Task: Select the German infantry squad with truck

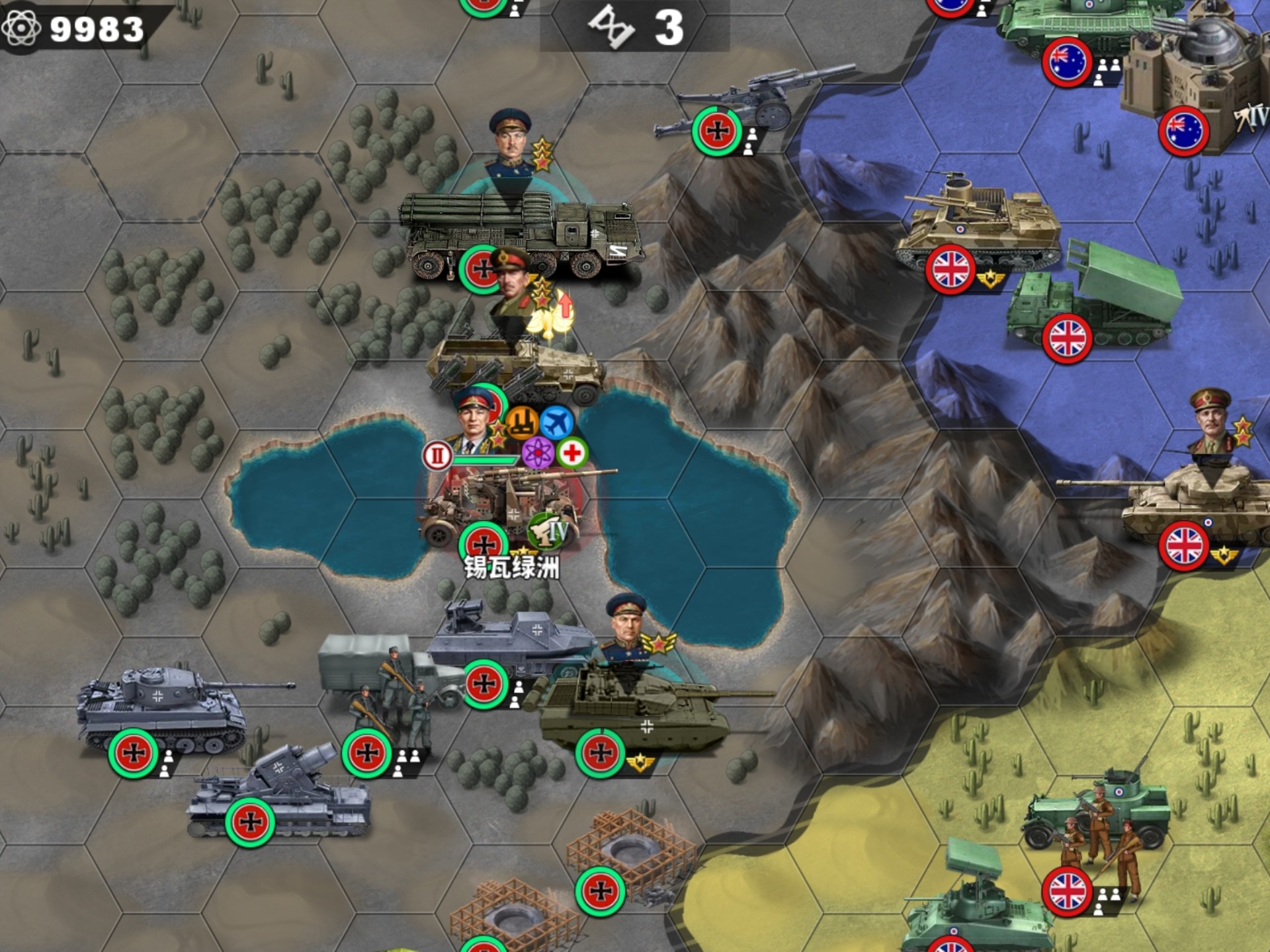Action: pos(390,688)
